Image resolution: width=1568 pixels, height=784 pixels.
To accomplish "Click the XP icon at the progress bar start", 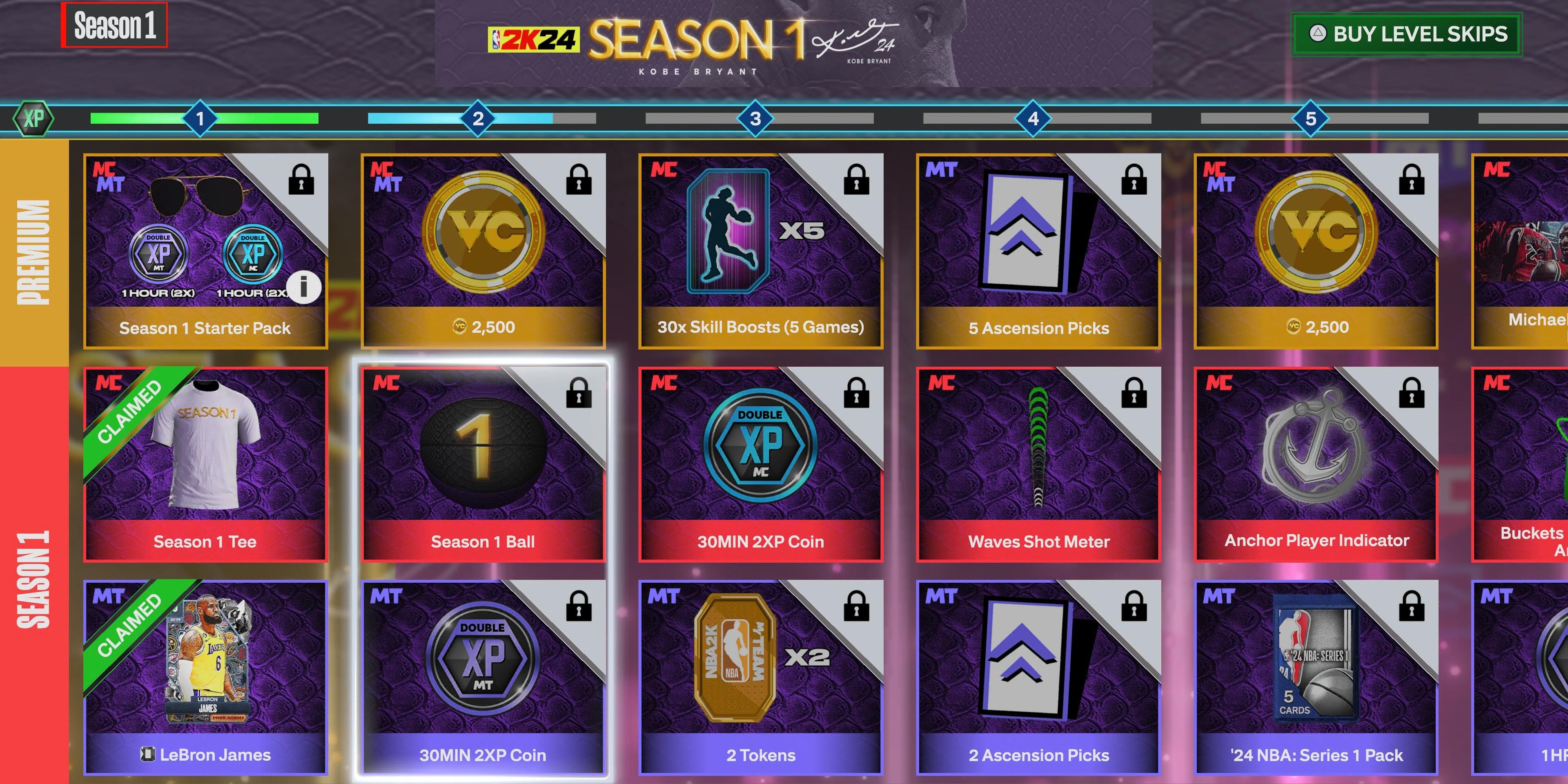I will tap(35, 119).
